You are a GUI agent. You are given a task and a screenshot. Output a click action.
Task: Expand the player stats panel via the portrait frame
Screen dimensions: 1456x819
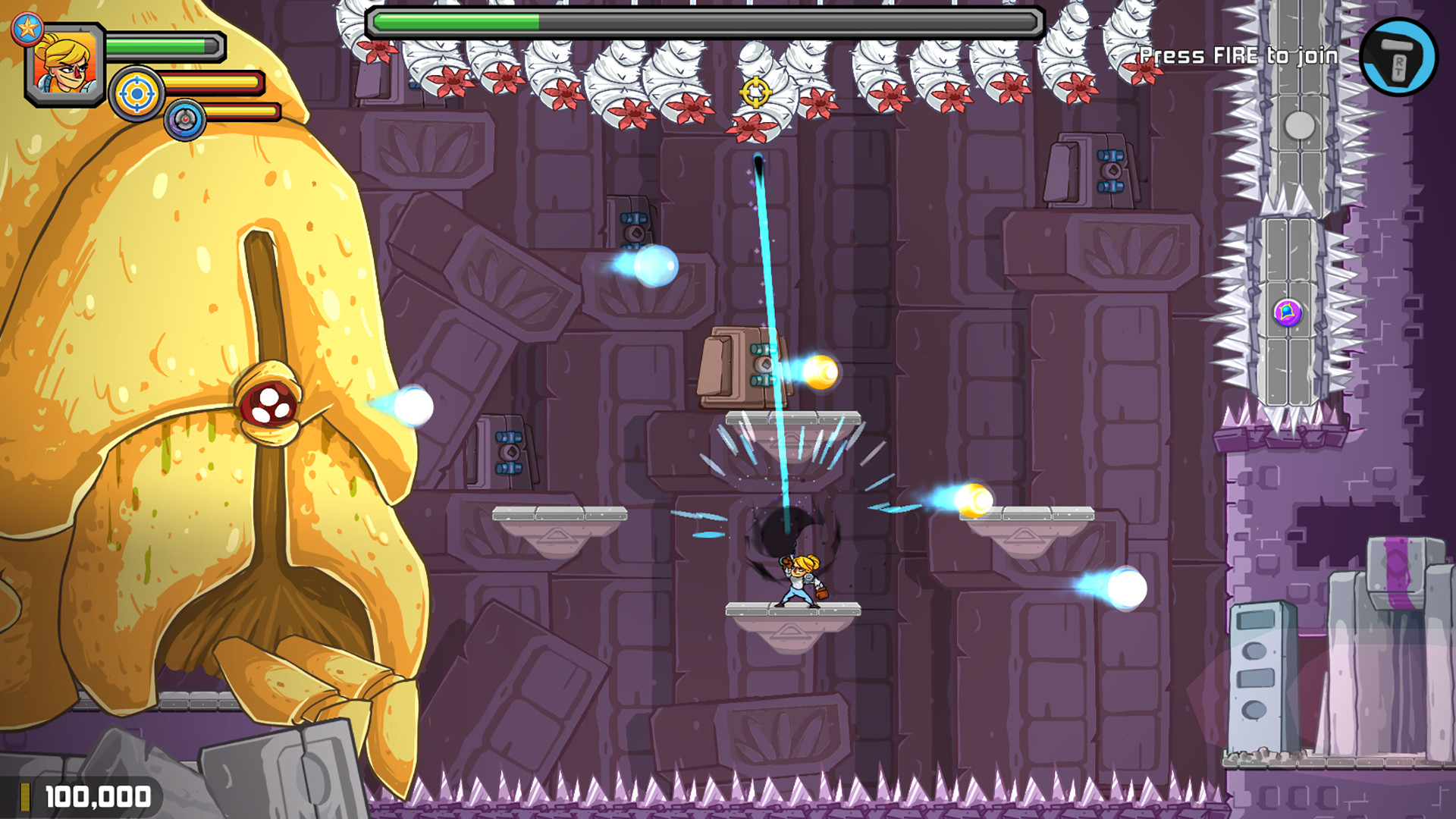point(64,64)
